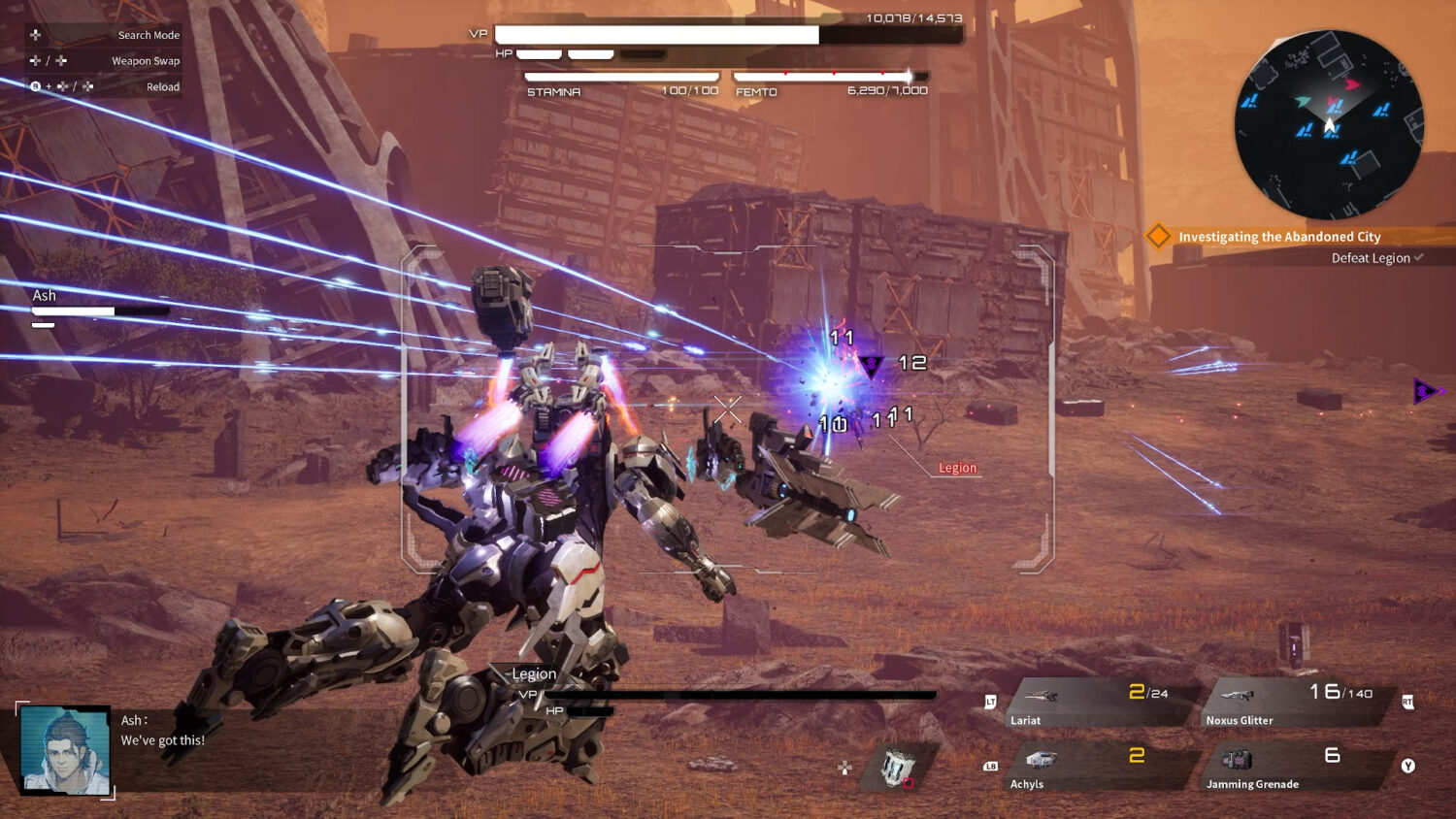The height and width of the screenshot is (819, 1456).
Task: Select the Jamming Grenade slot
Action: (x=1296, y=767)
